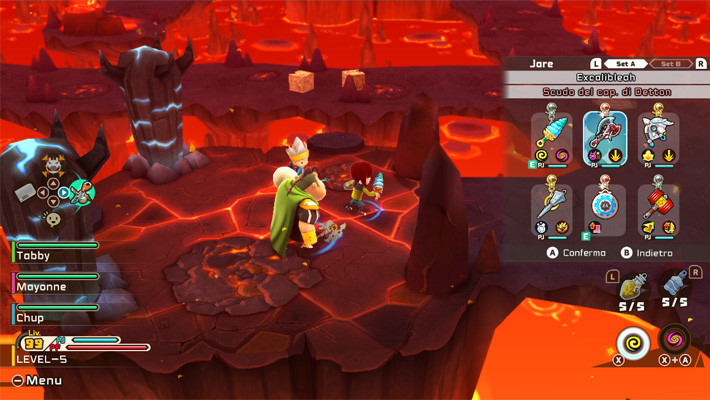This screenshot has height=400, width=710.
Task: Activate the yellow spiral skill
Action: click(632, 342)
